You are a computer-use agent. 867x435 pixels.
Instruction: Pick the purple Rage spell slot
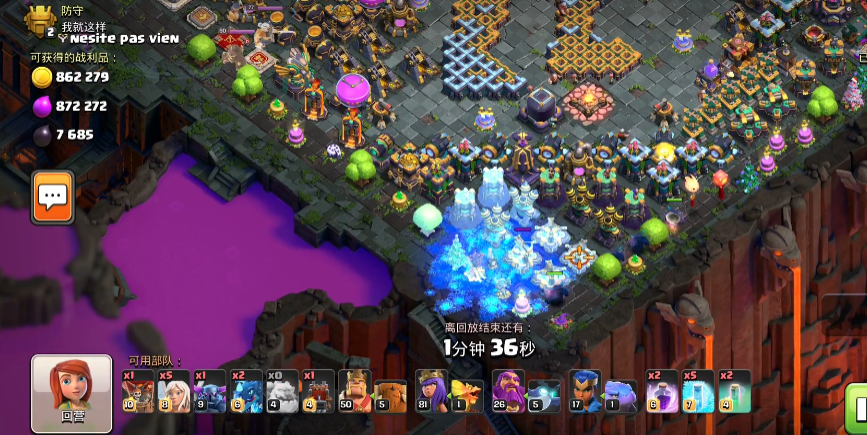pos(662,391)
